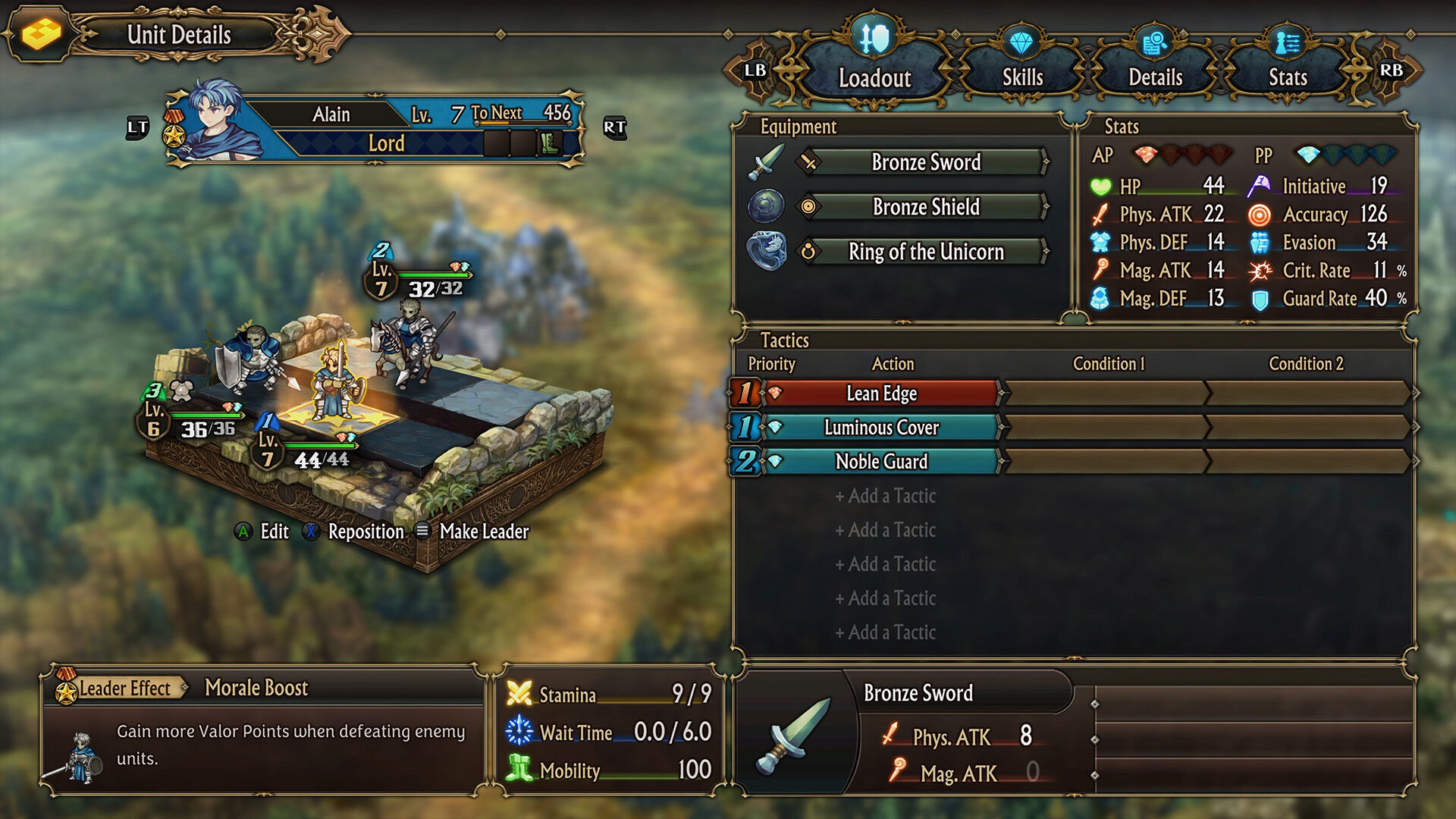Select the Stats tab
This screenshot has height=819, width=1456.
pyautogui.click(x=1287, y=76)
